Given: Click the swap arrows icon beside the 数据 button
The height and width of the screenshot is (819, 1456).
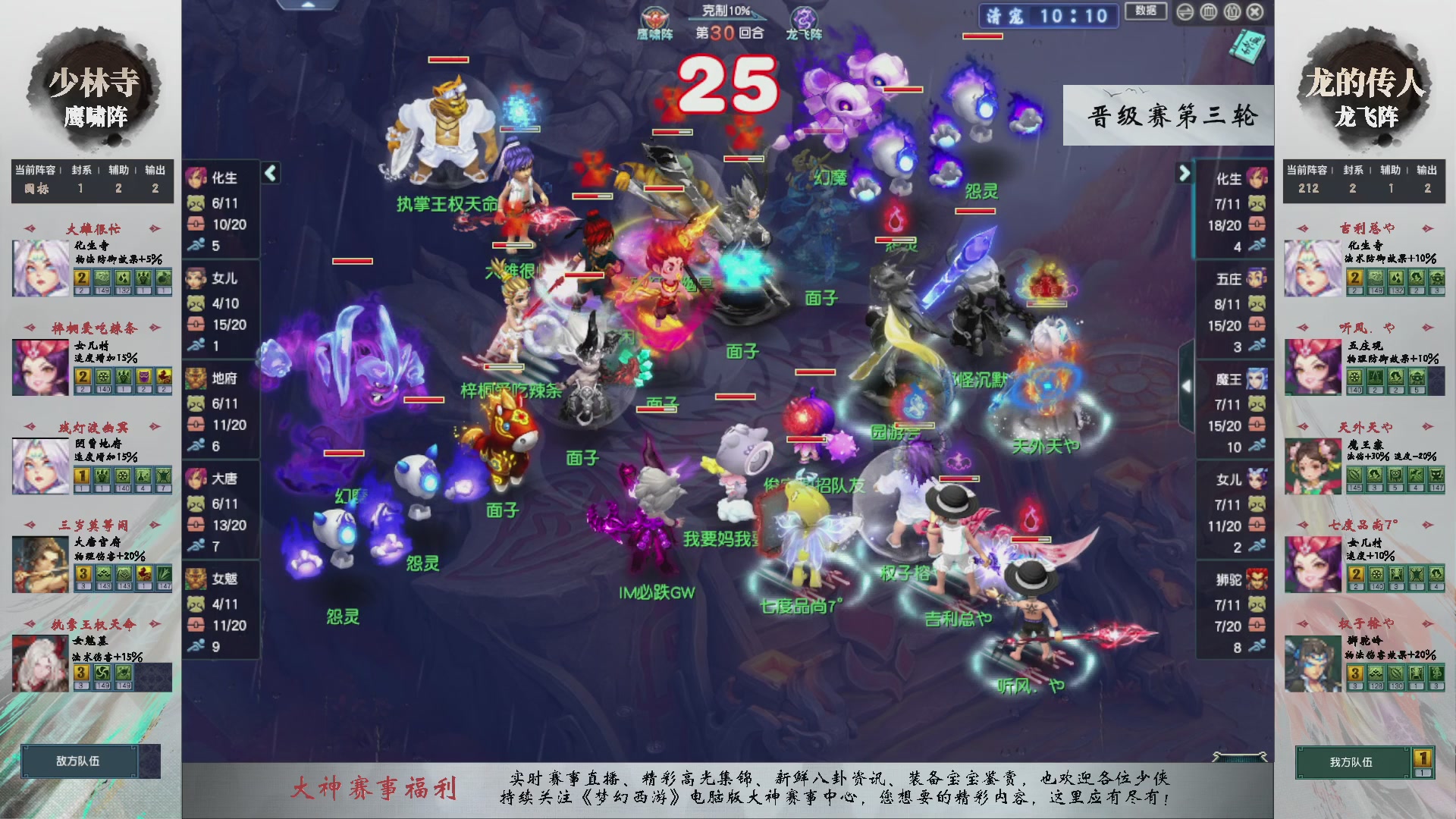Looking at the screenshot, I should click(x=1185, y=11).
